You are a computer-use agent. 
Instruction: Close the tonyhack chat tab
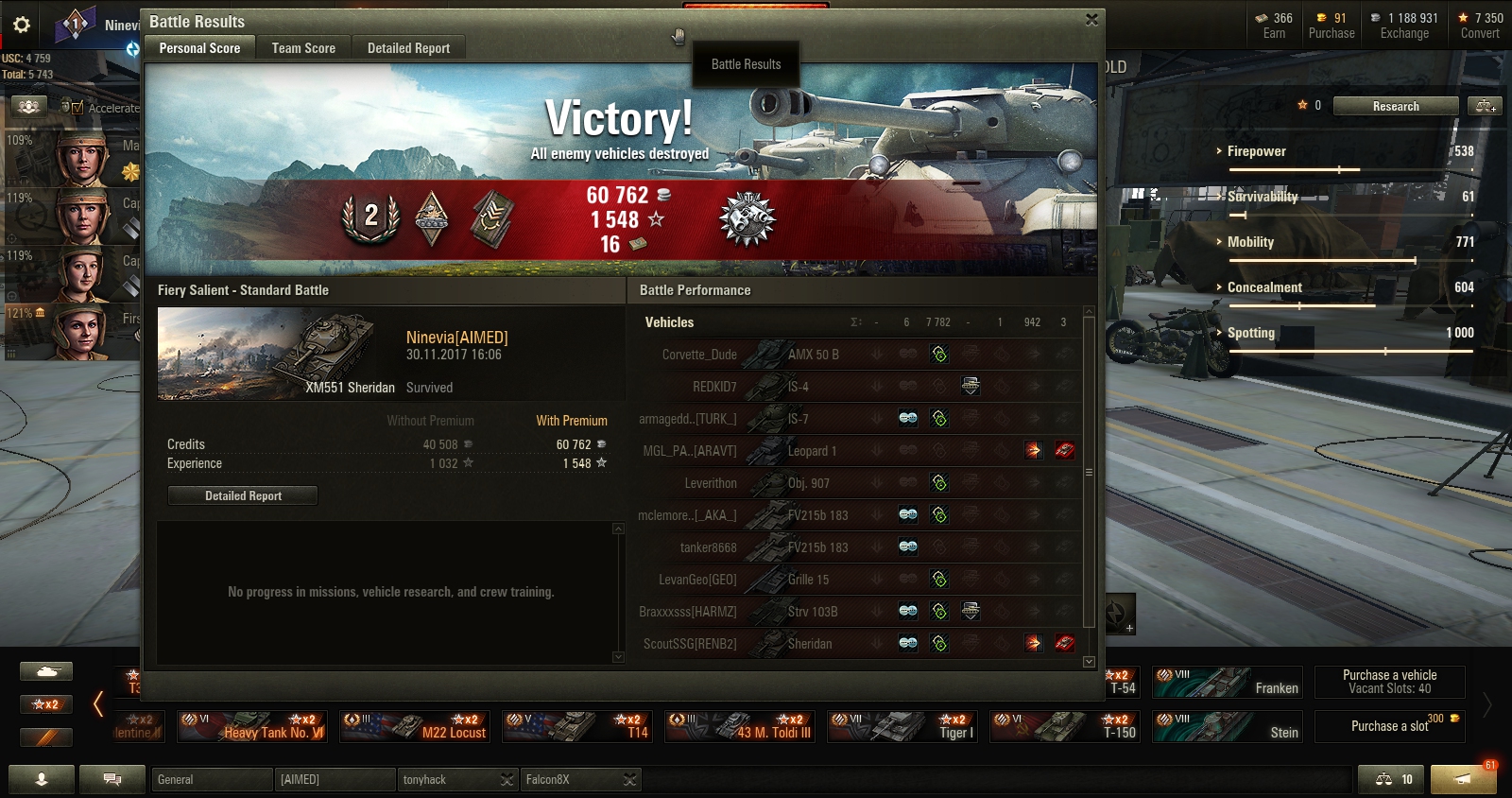point(507,779)
